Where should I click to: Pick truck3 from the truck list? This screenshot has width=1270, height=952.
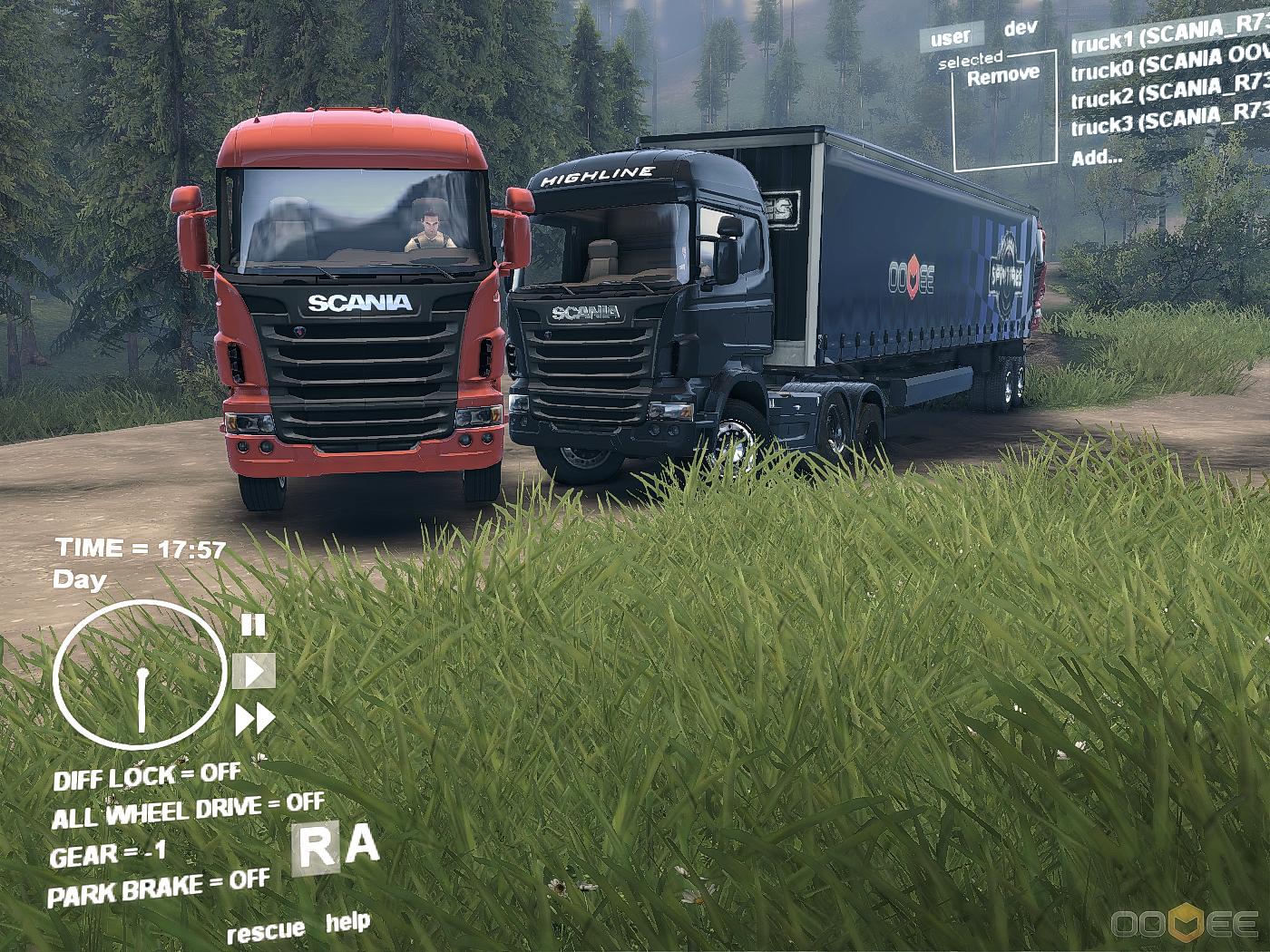pos(1168,119)
